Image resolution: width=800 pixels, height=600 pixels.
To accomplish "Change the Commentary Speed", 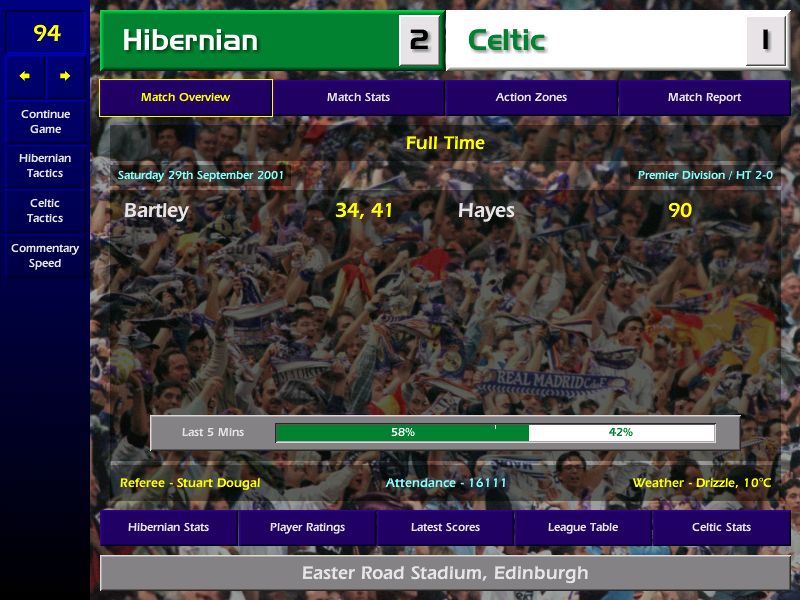I will click(45, 256).
